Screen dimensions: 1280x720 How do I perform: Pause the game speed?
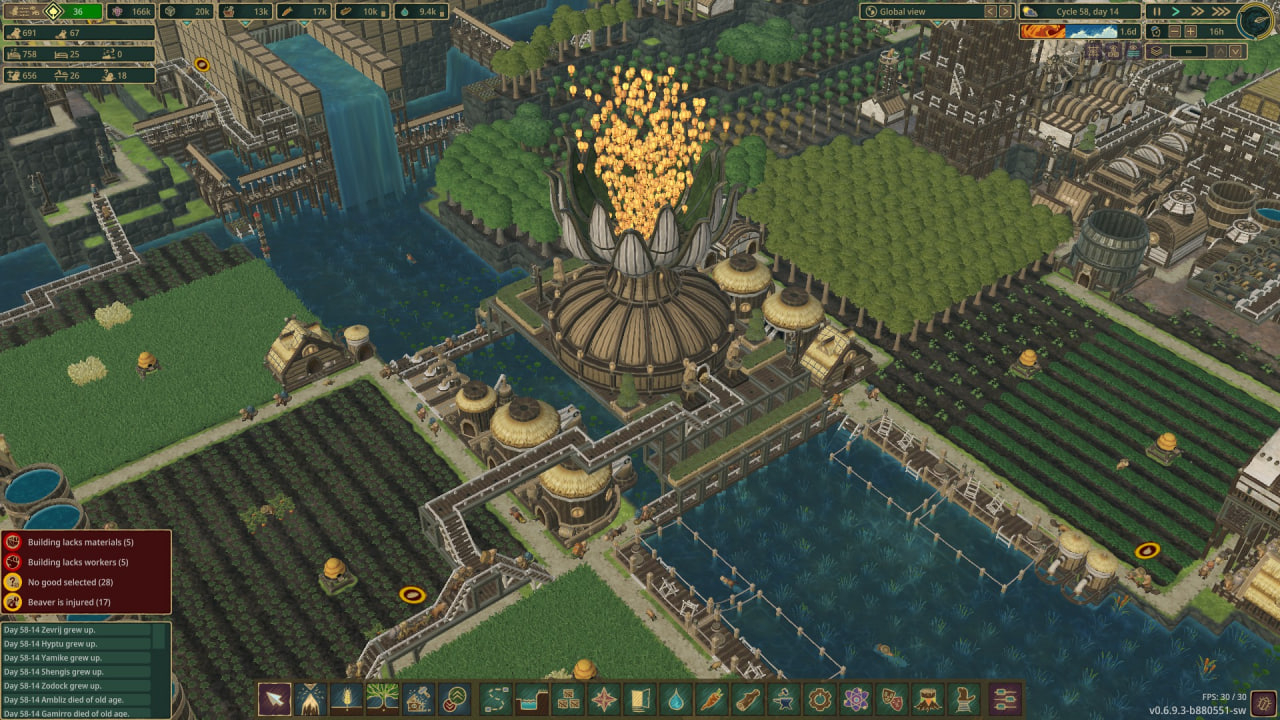pos(1157,11)
